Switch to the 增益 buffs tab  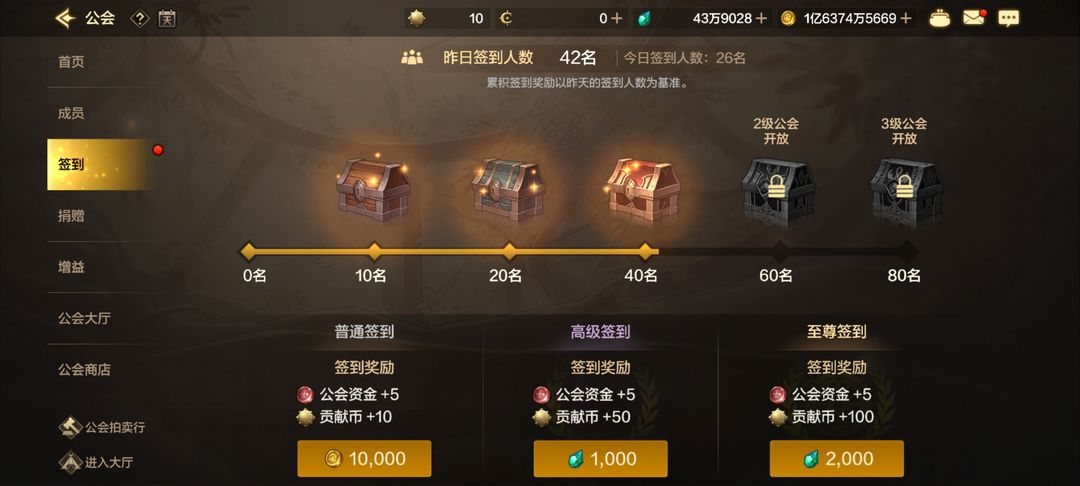tap(72, 267)
